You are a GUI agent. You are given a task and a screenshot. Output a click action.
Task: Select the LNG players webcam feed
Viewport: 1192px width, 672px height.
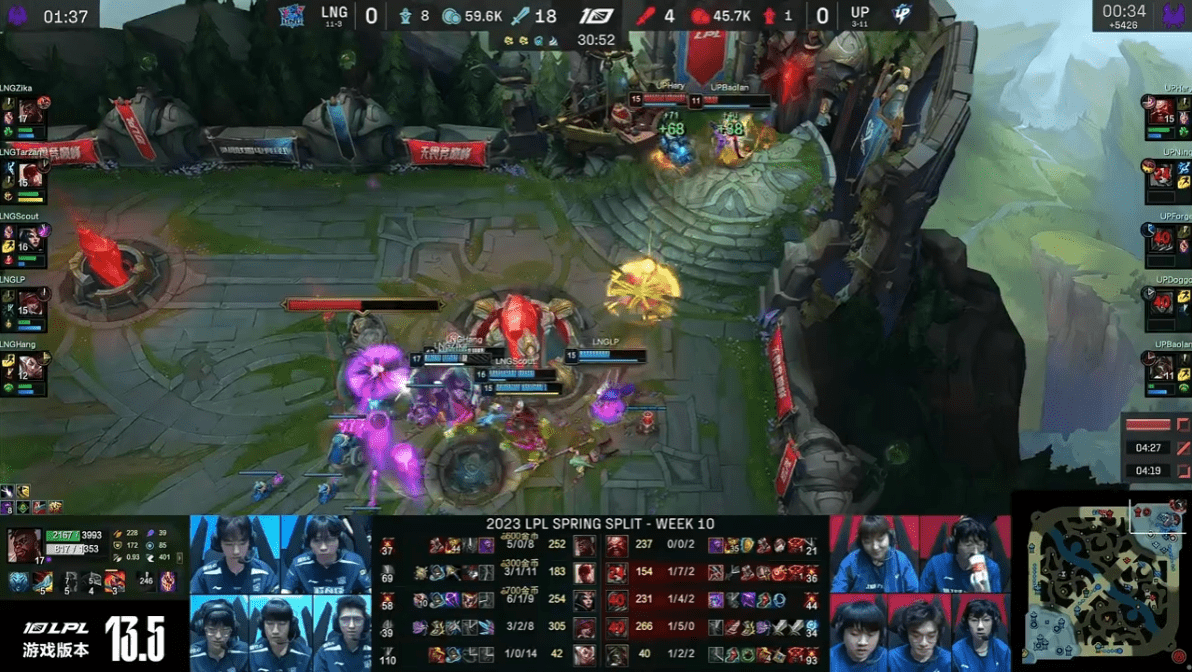(x=280, y=594)
